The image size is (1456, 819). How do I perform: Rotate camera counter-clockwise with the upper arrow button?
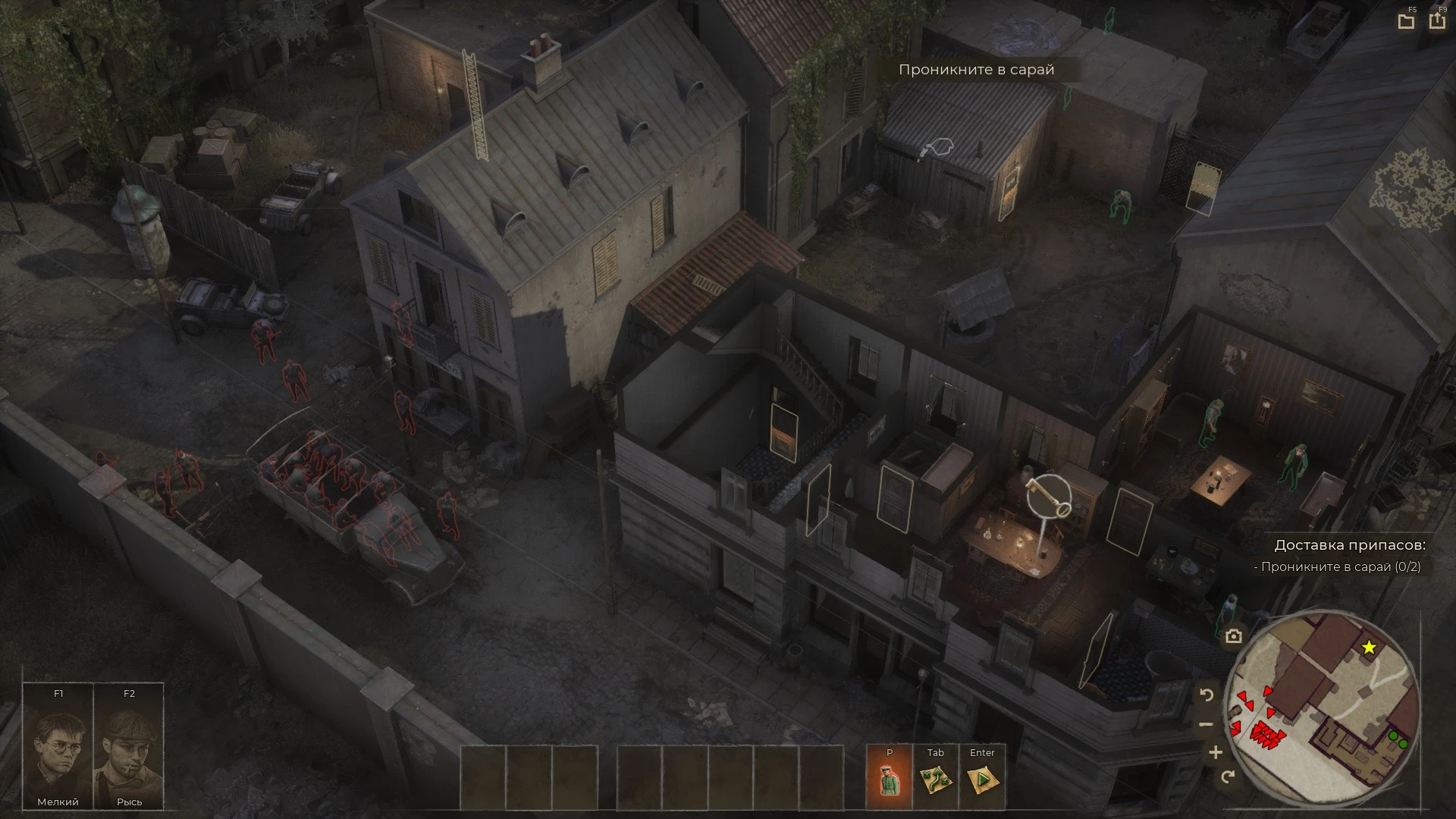(1207, 695)
